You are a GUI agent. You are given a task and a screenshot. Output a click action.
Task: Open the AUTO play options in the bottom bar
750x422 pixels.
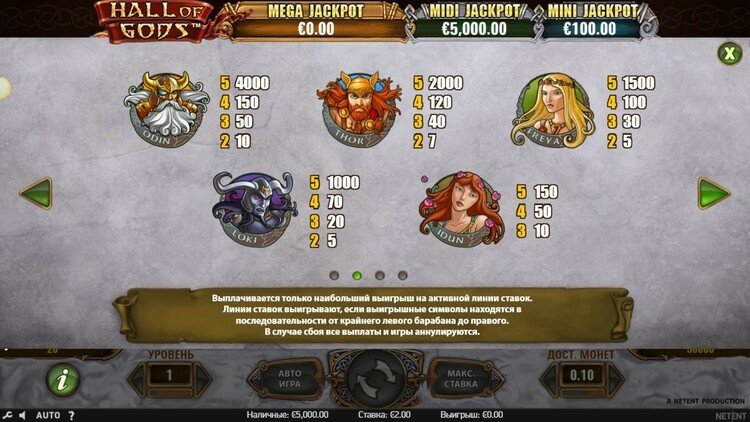[48, 414]
